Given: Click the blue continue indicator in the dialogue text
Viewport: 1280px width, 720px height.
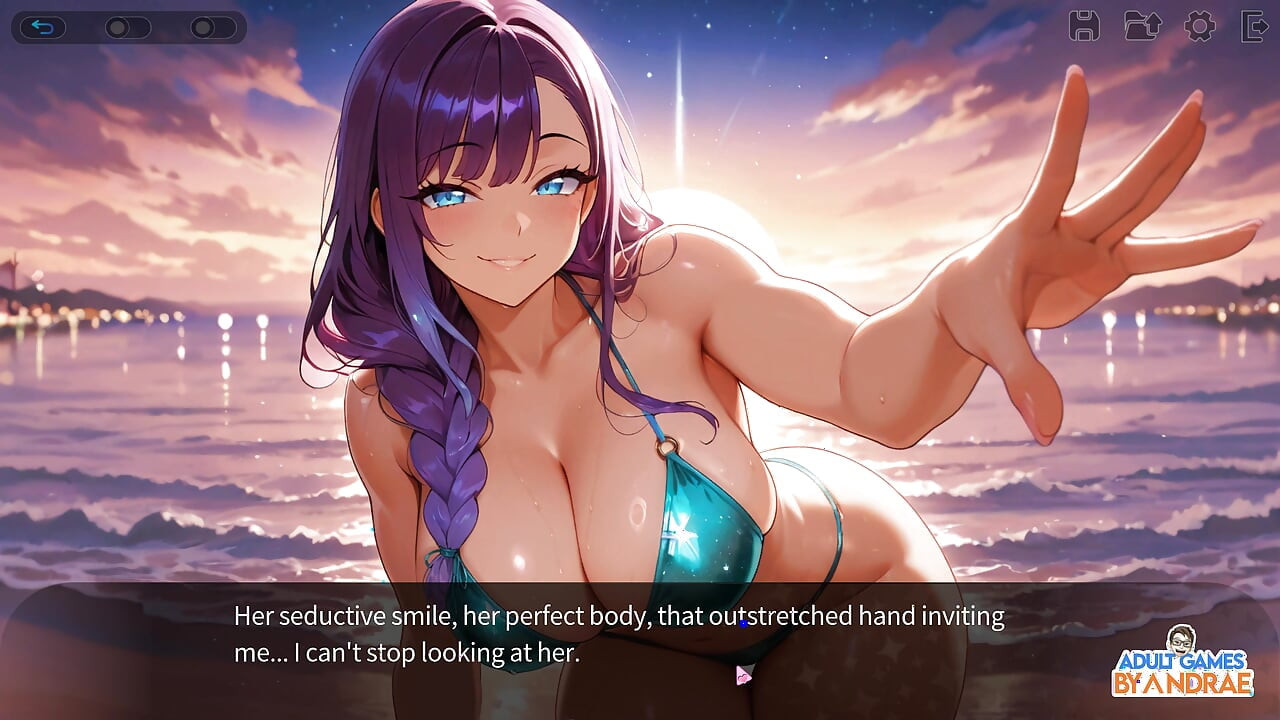Looking at the screenshot, I should coord(742,623).
